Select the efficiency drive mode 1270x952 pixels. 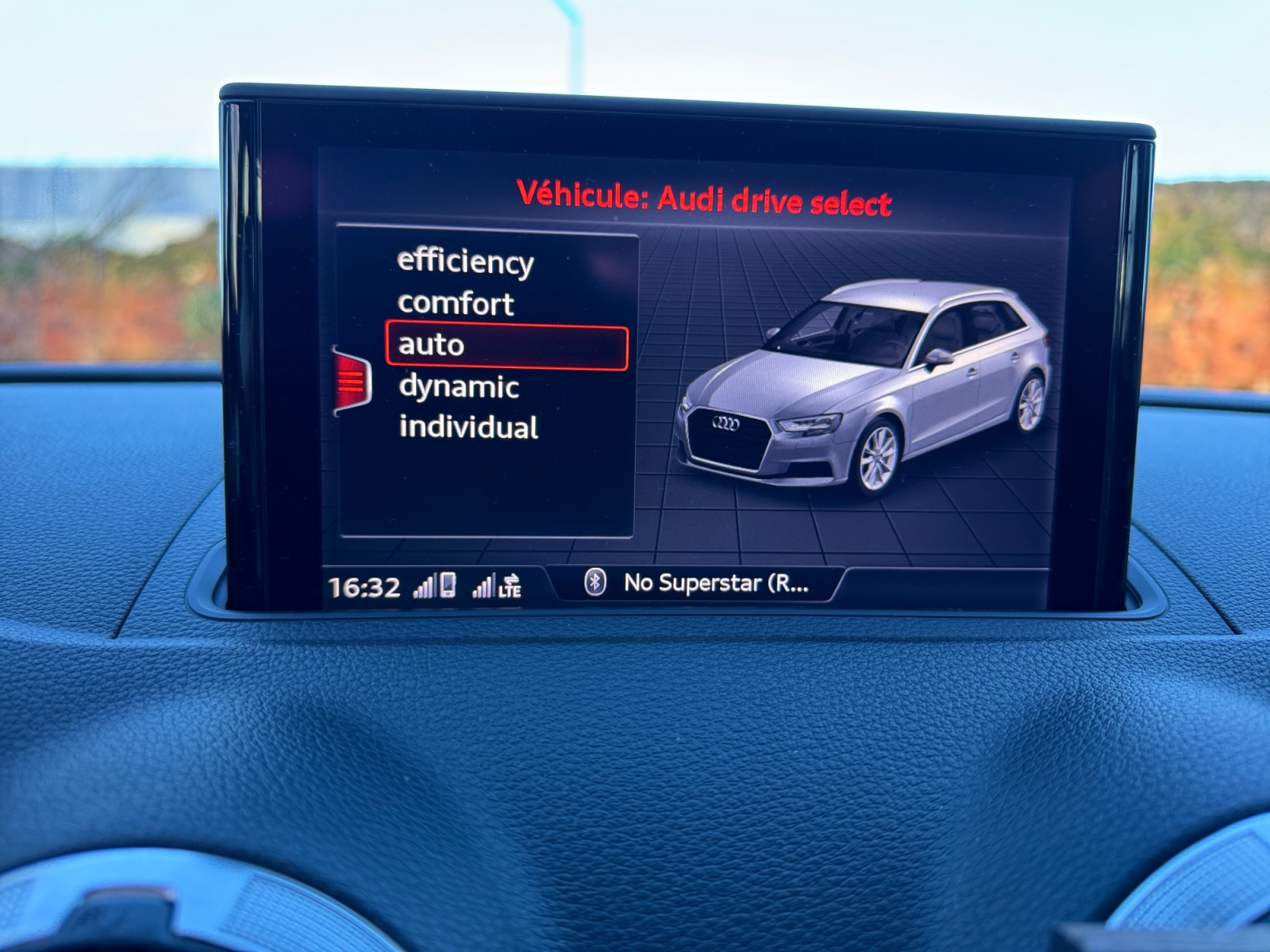tap(465, 263)
